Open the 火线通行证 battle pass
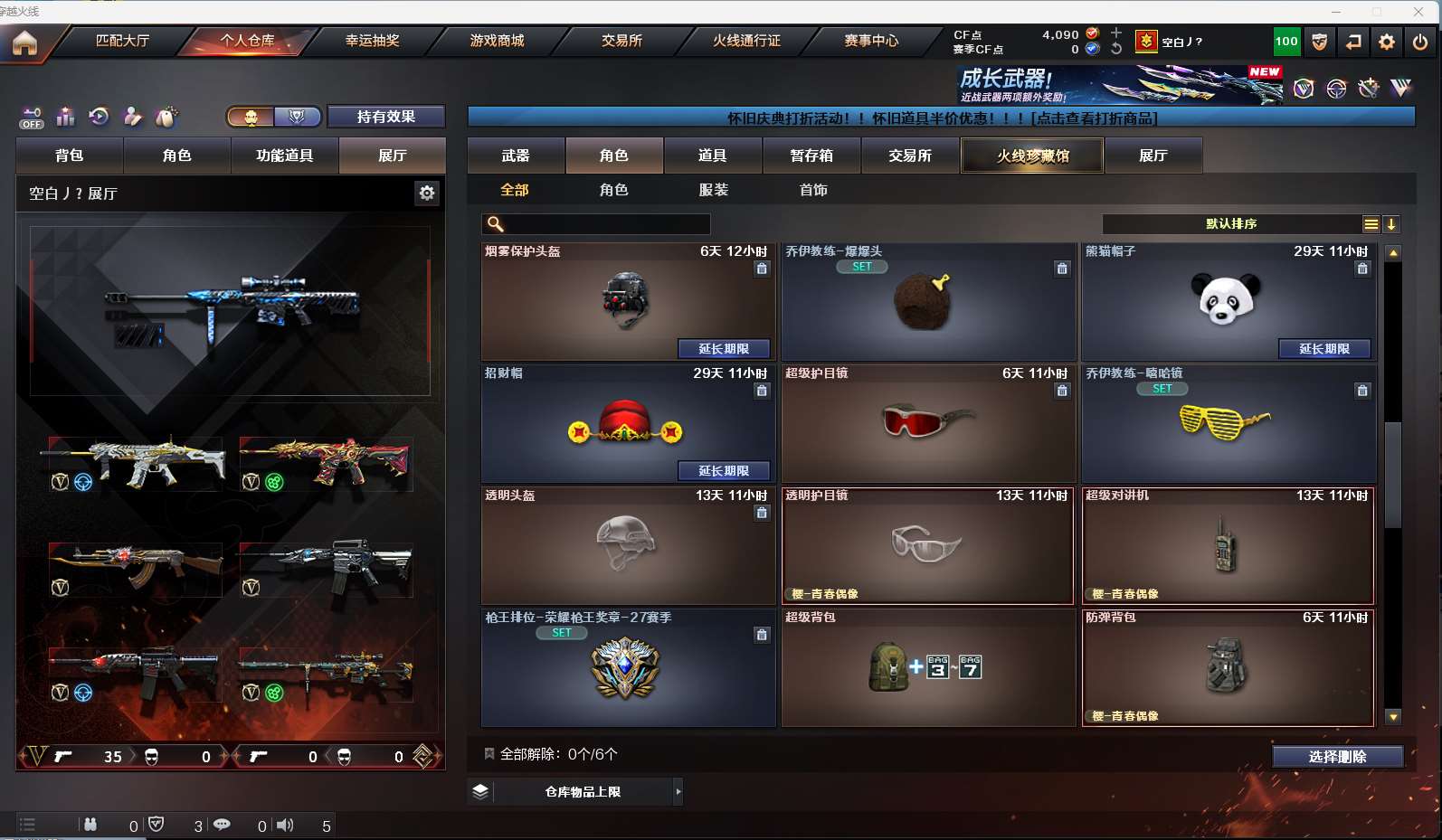 tap(746, 41)
